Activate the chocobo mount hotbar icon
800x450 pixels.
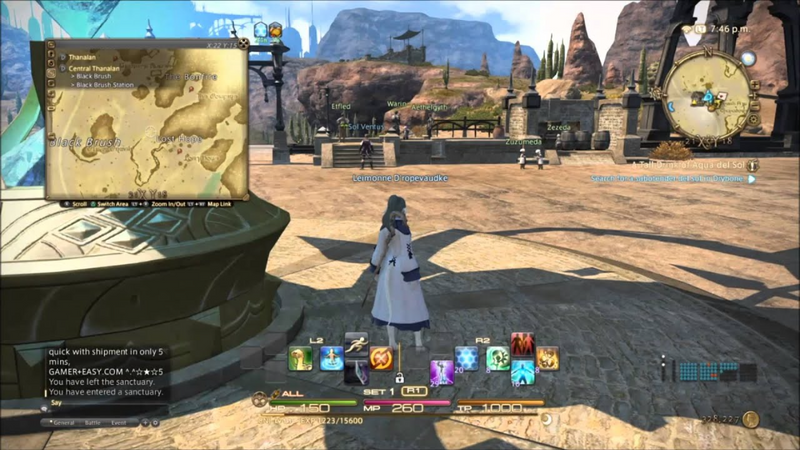tap(301, 358)
